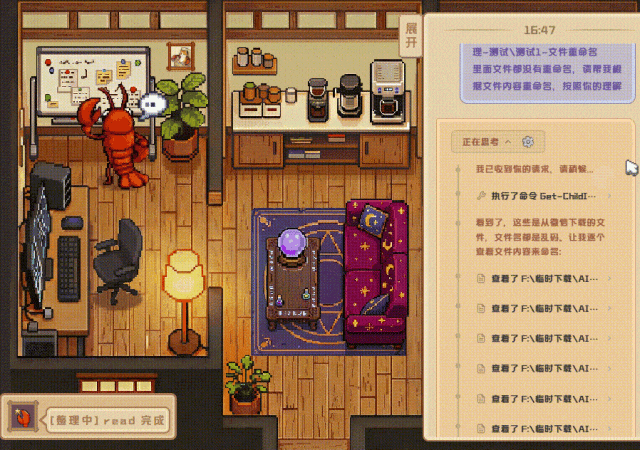Viewport: 640px width, 450px height.
Task: Click the lobster avatar portrait icon
Action: point(20,418)
